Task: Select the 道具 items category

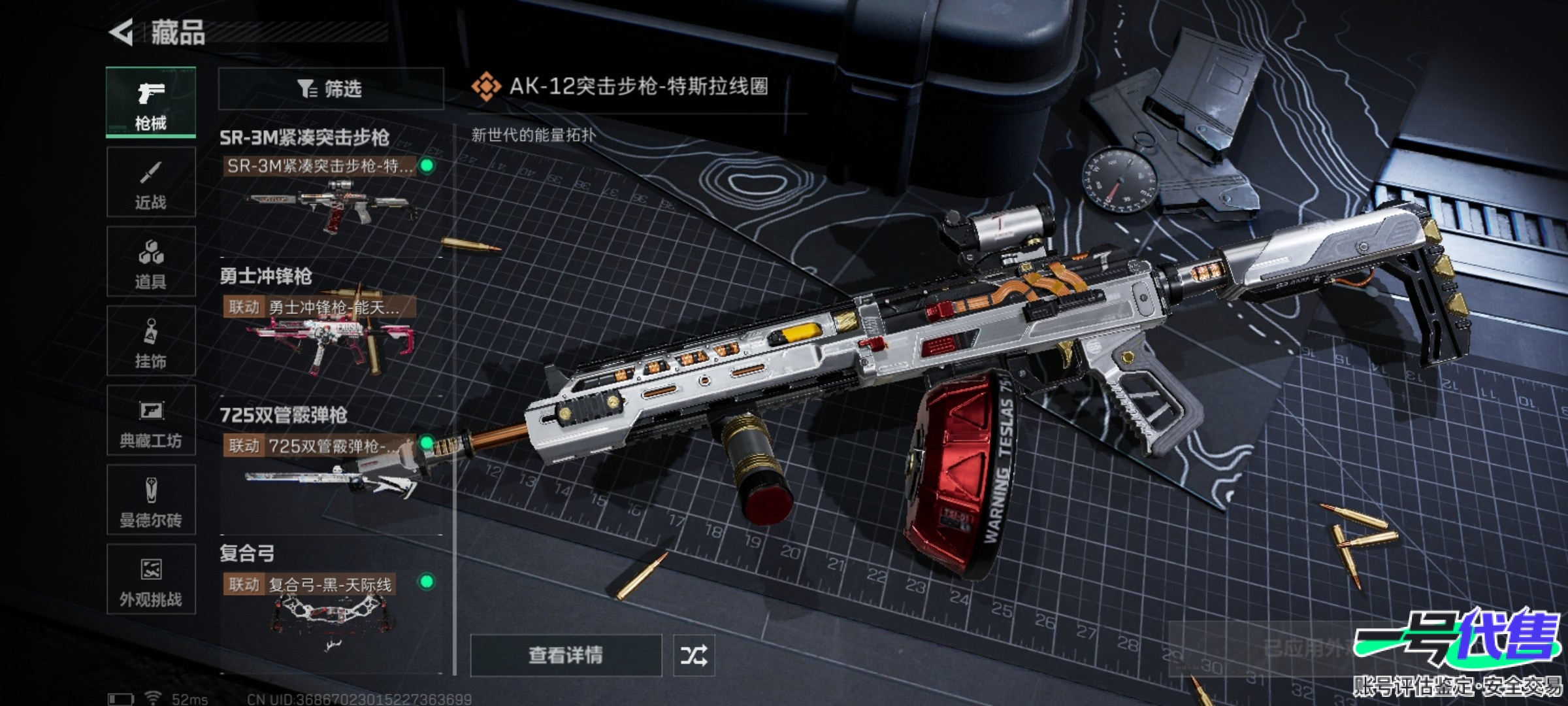Action: pyautogui.click(x=151, y=262)
